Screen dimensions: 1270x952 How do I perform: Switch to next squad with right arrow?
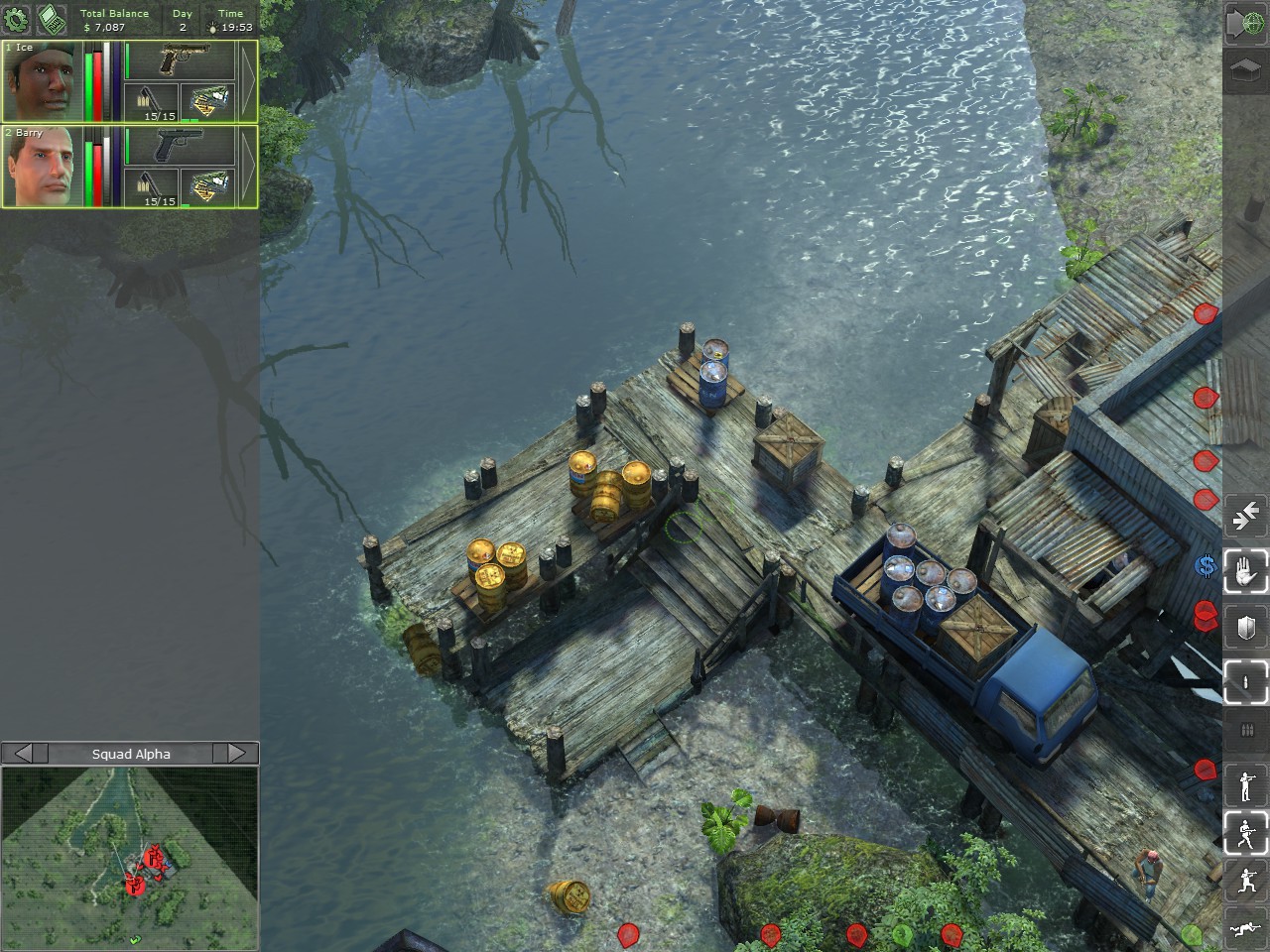[237, 754]
